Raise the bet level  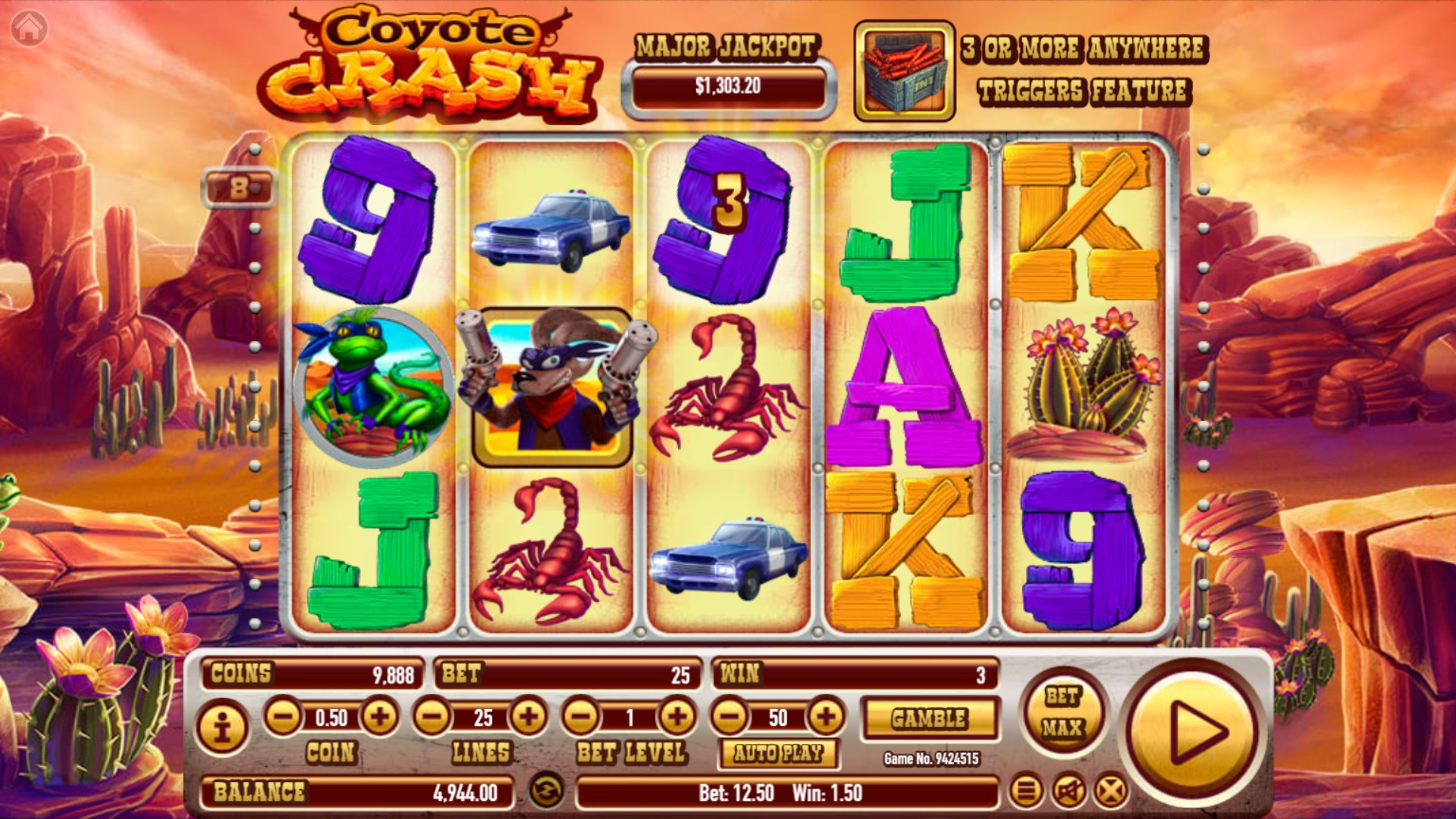coord(676,717)
